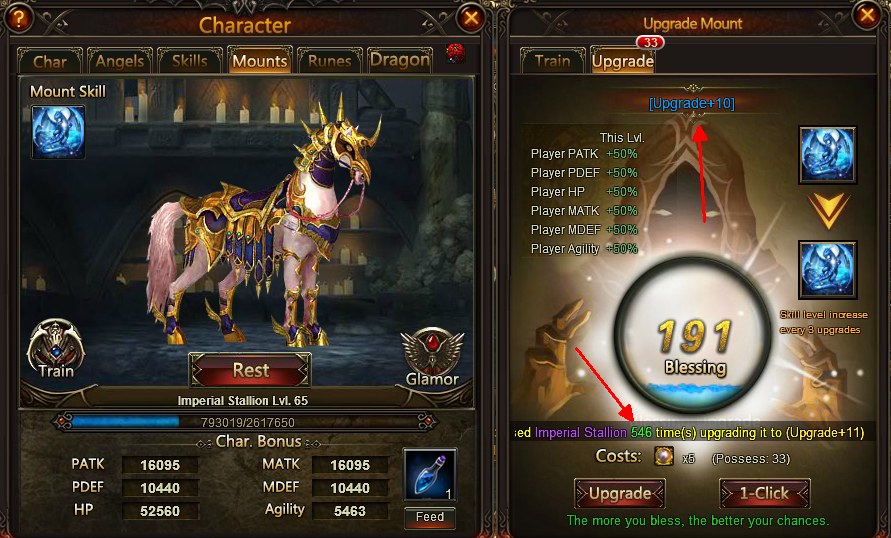Open the Angels tab
The width and height of the screenshot is (891, 538).
pyautogui.click(x=119, y=61)
